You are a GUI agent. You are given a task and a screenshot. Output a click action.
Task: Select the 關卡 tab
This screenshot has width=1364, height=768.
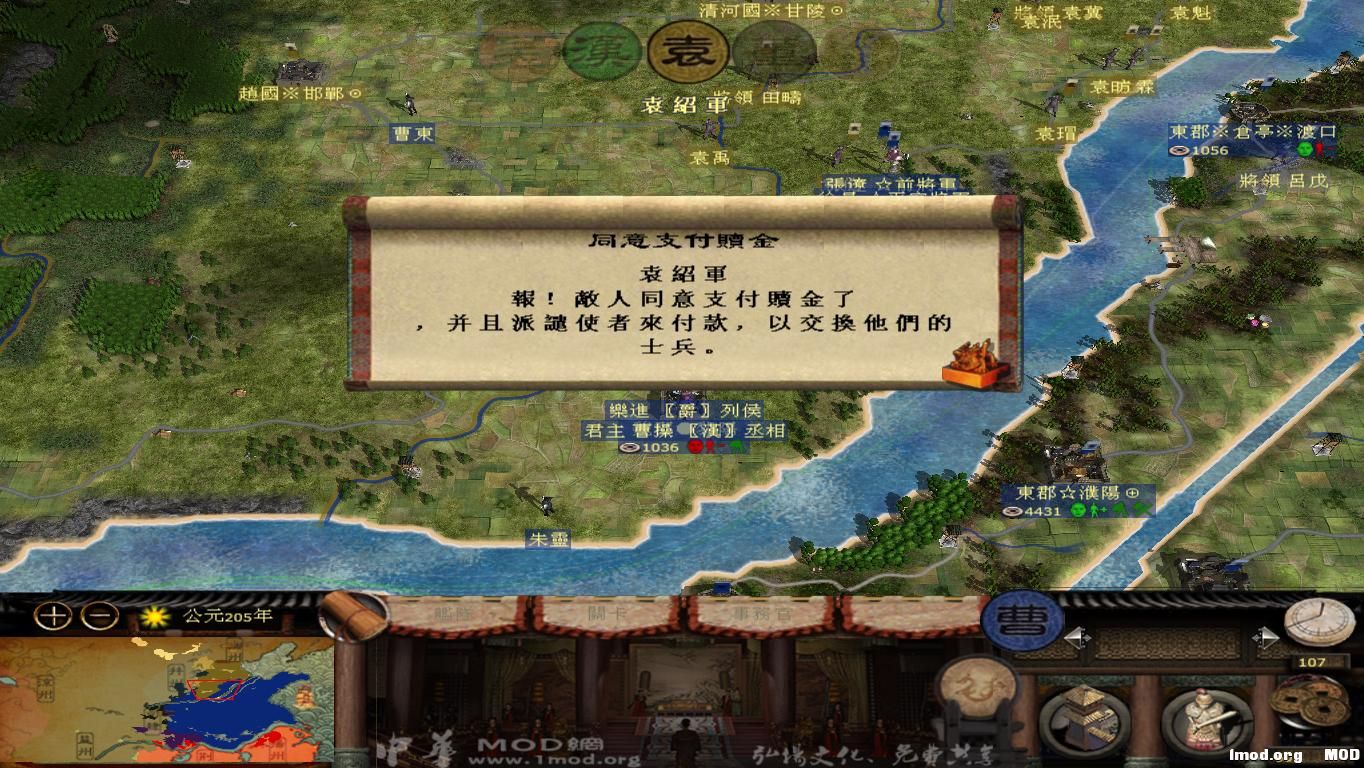[x=605, y=614]
